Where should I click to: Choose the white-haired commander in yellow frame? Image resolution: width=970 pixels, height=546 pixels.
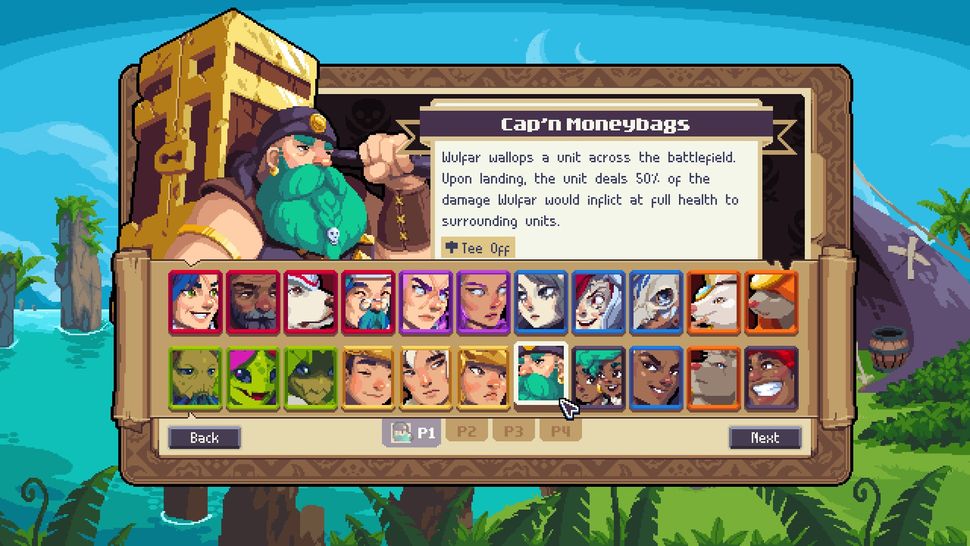tap(426, 378)
